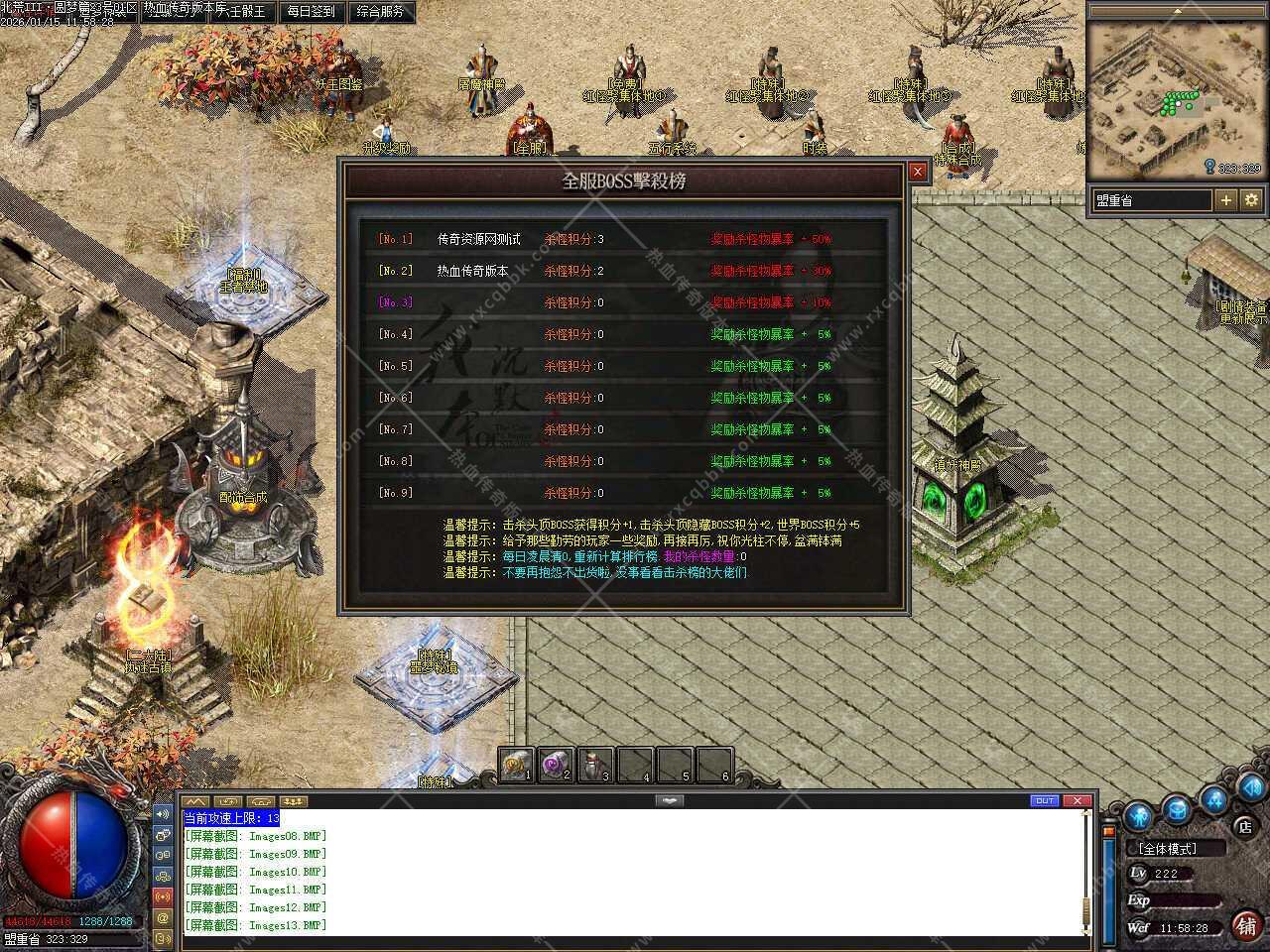Image resolution: width=1270 pixels, height=952 pixels.
Task: Use the scroll item in hotbar slot 1
Action: click(516, 764)
